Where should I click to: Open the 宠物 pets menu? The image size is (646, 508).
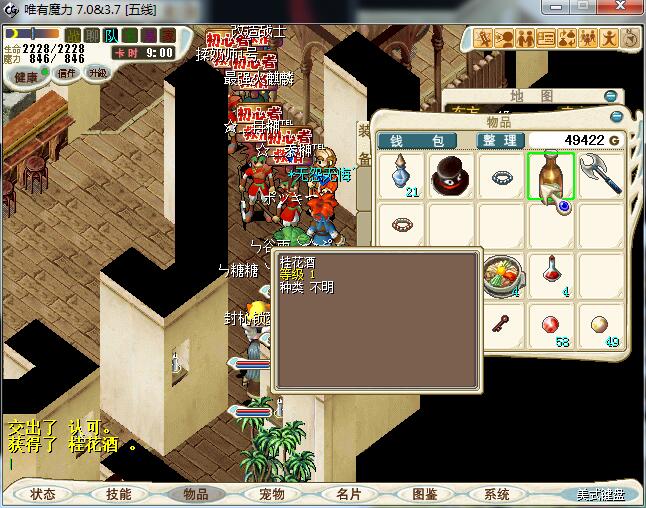coord(272,494)
